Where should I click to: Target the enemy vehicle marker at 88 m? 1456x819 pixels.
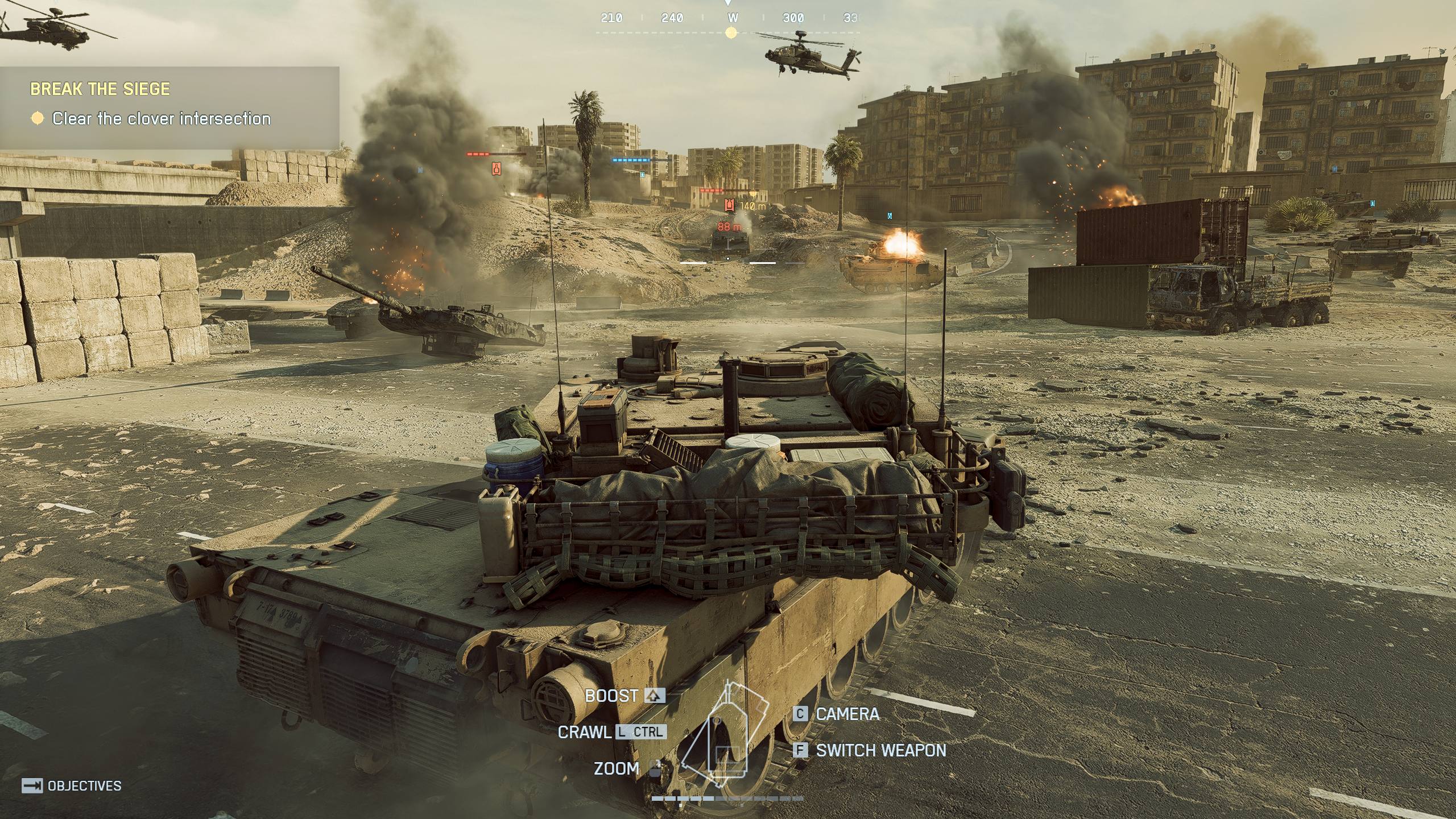click(x=729, y=227)
